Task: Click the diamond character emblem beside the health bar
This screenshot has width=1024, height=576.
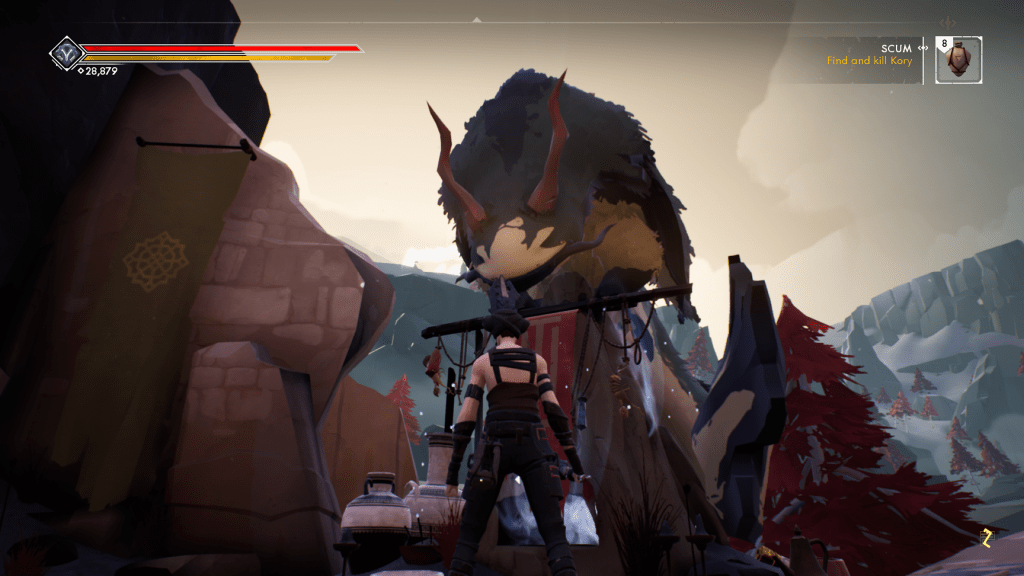Action: 66,52
